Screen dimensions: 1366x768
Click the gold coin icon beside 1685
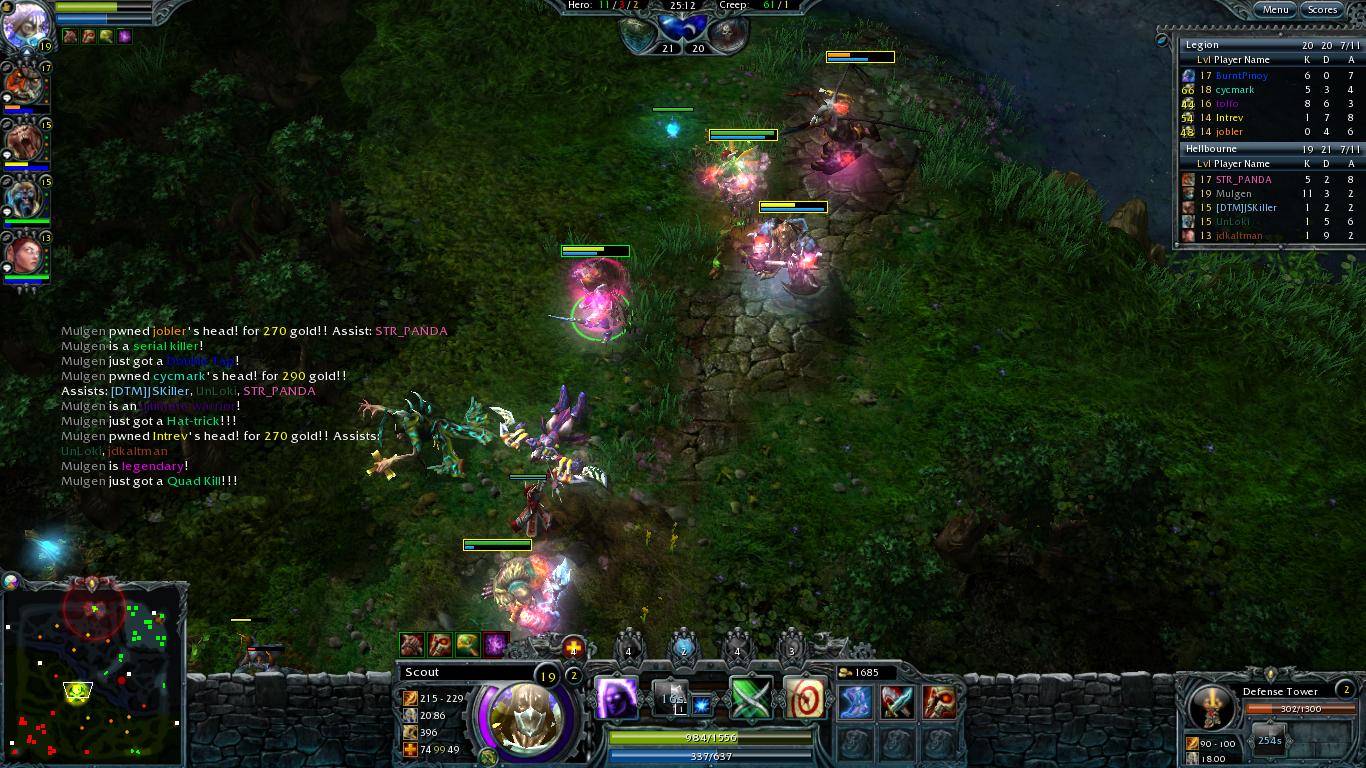click(x=847, y=672)
